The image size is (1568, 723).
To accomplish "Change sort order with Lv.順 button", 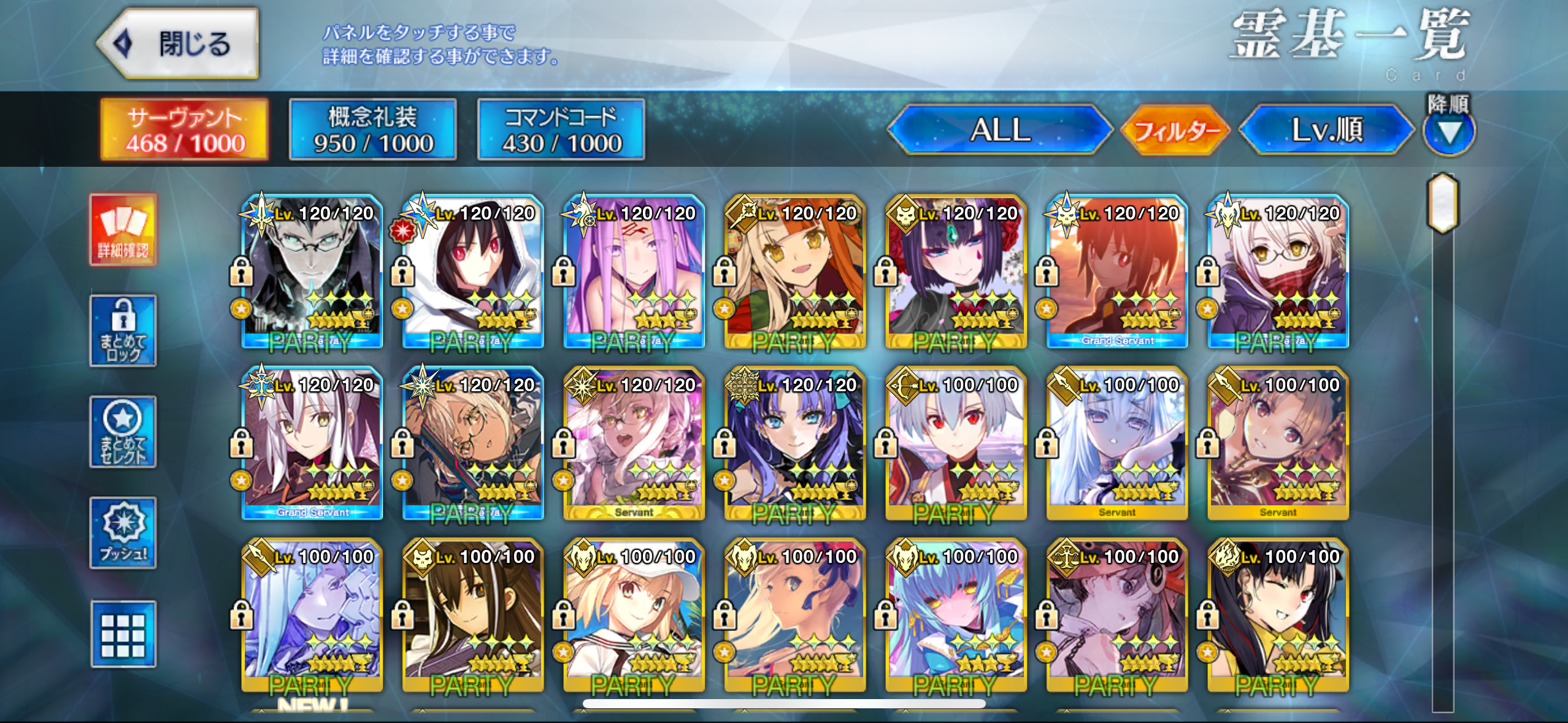I will (1327, 130).
